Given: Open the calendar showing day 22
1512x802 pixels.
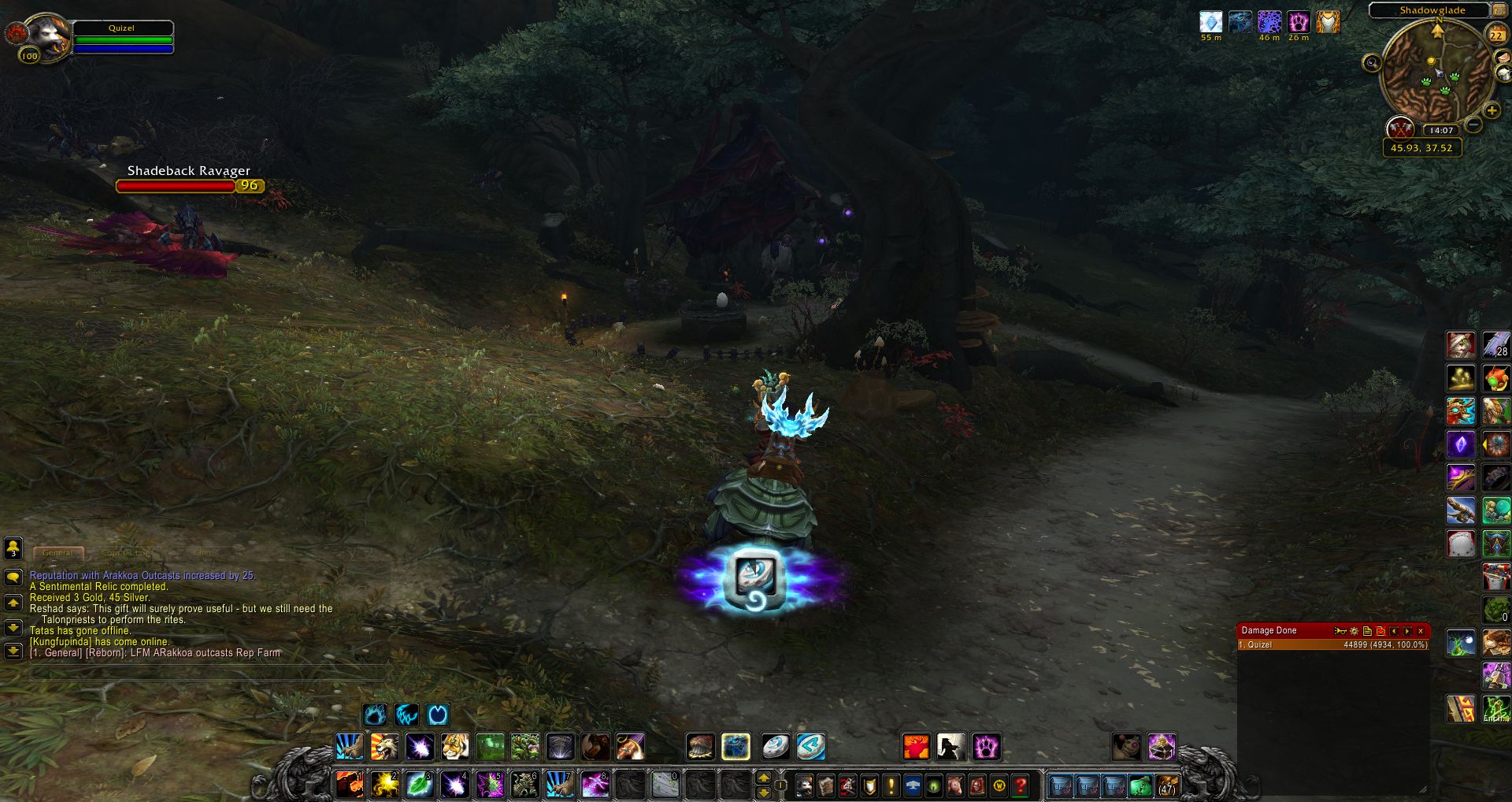Looking at the screenshot, I should [x=1496, y=34].
